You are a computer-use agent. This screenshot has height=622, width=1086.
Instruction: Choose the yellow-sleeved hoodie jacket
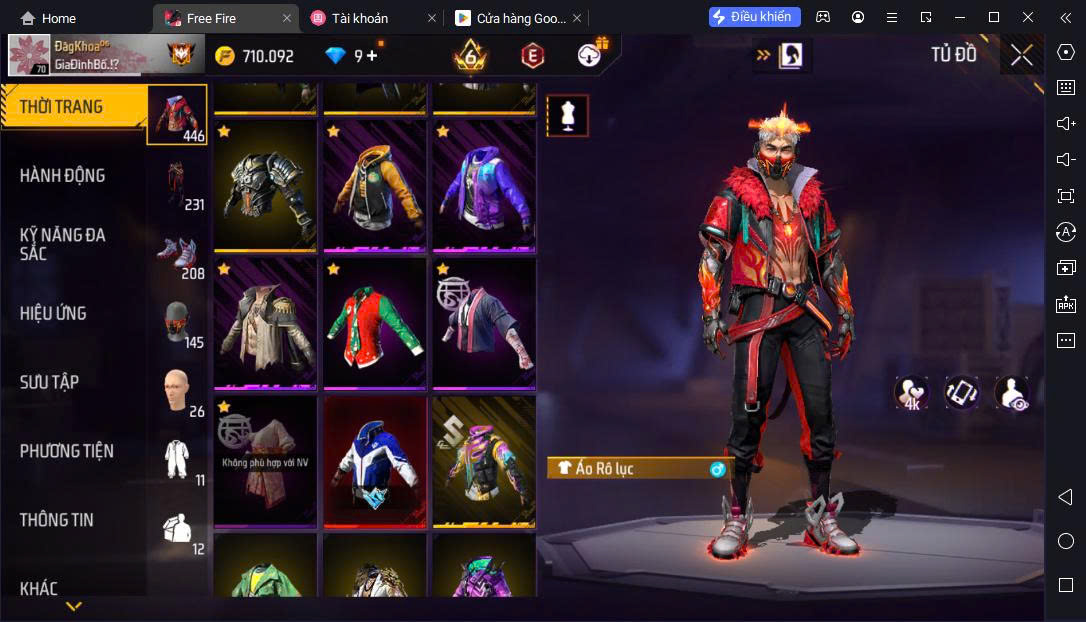tap(374, 187)
